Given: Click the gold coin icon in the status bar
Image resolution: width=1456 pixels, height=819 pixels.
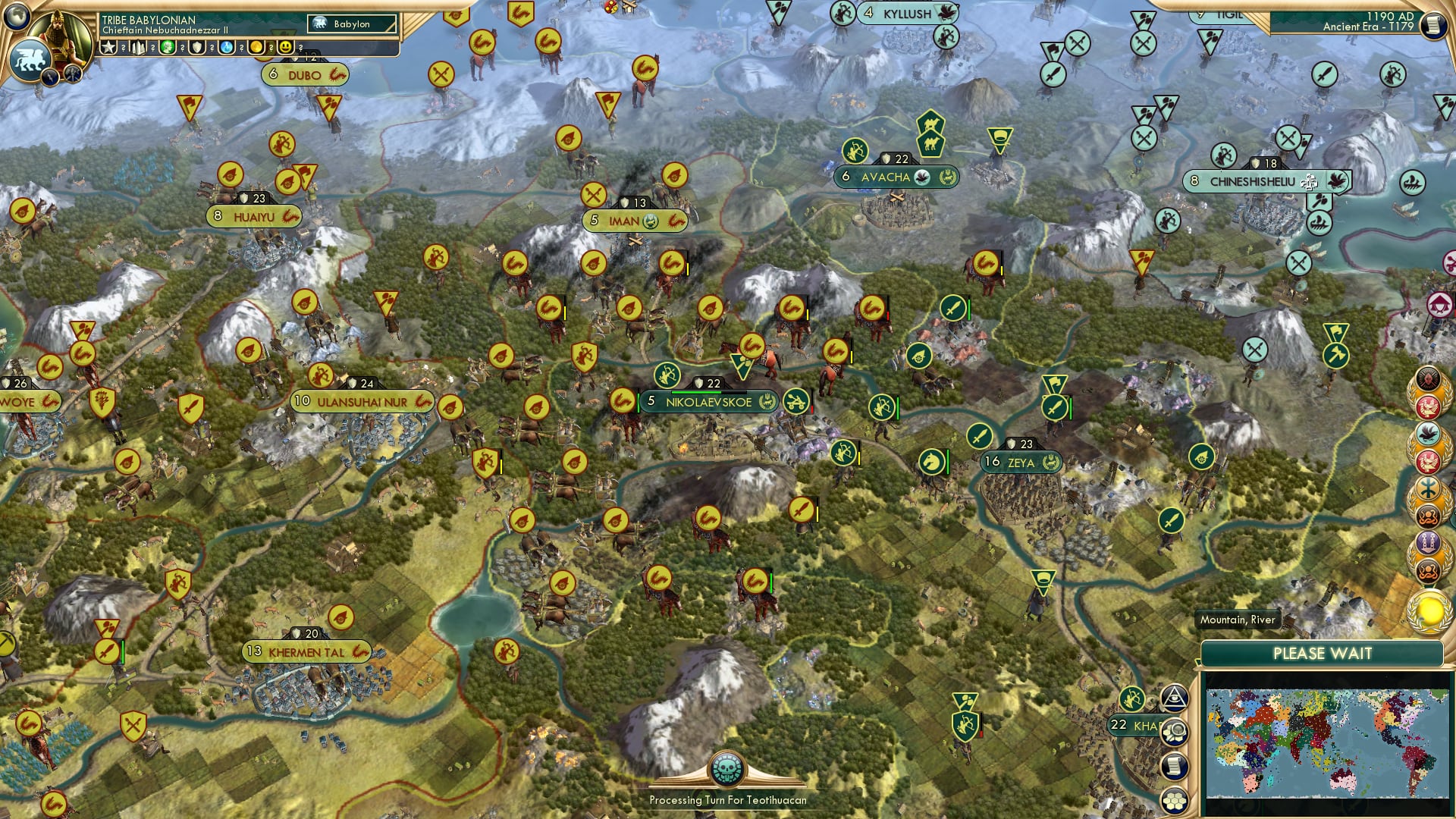Looking at the screenshot, I should click(256, 47).
